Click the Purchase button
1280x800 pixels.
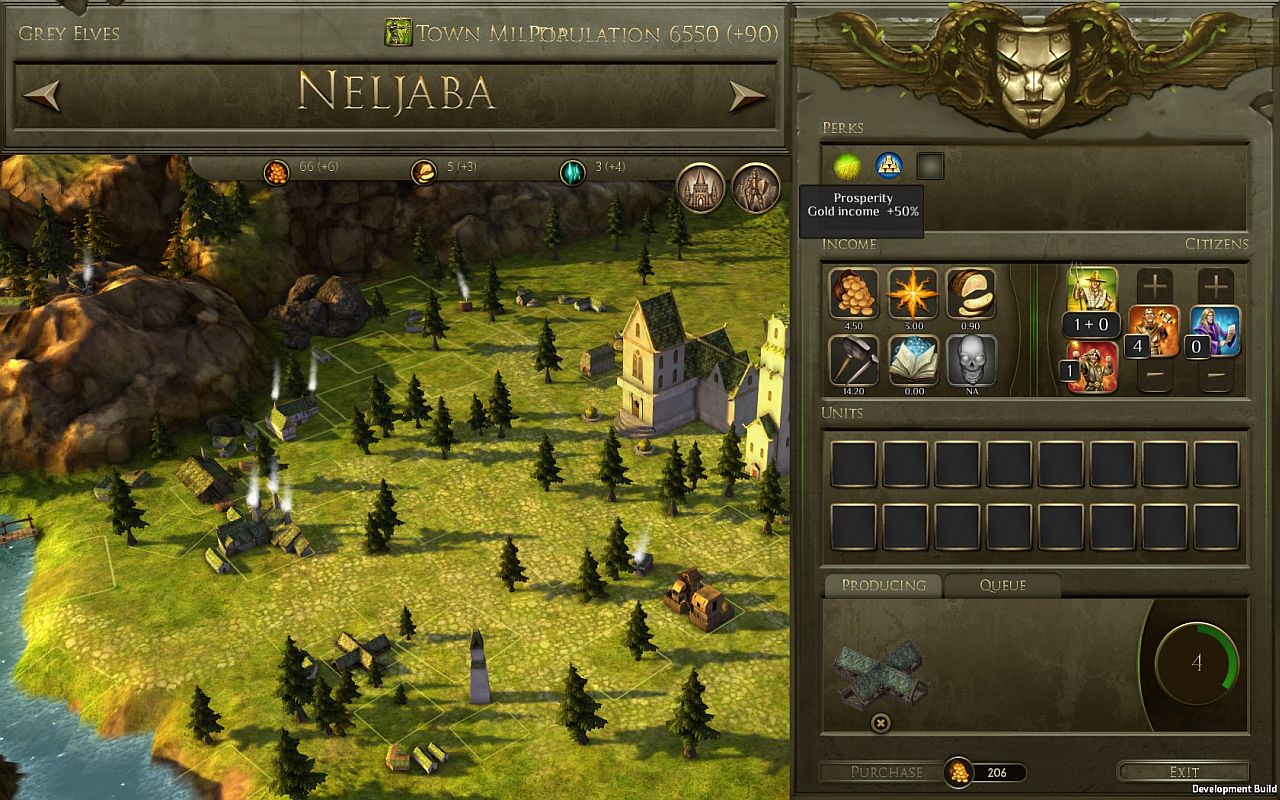tap(886, 772)
